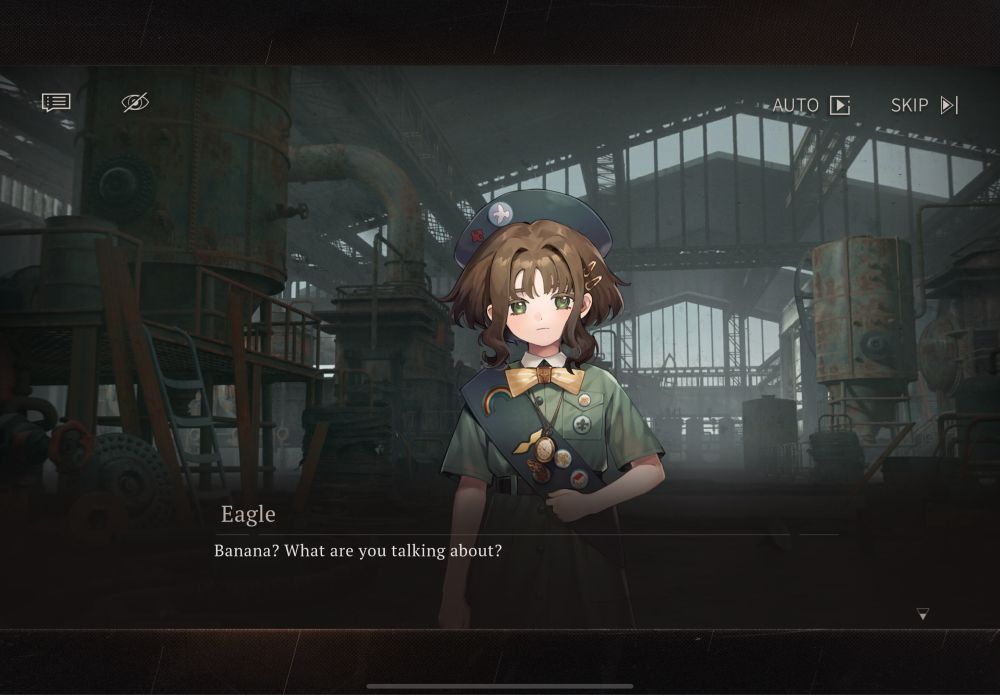Skip the story scene
1000x695 pixels.
[925, 105]
